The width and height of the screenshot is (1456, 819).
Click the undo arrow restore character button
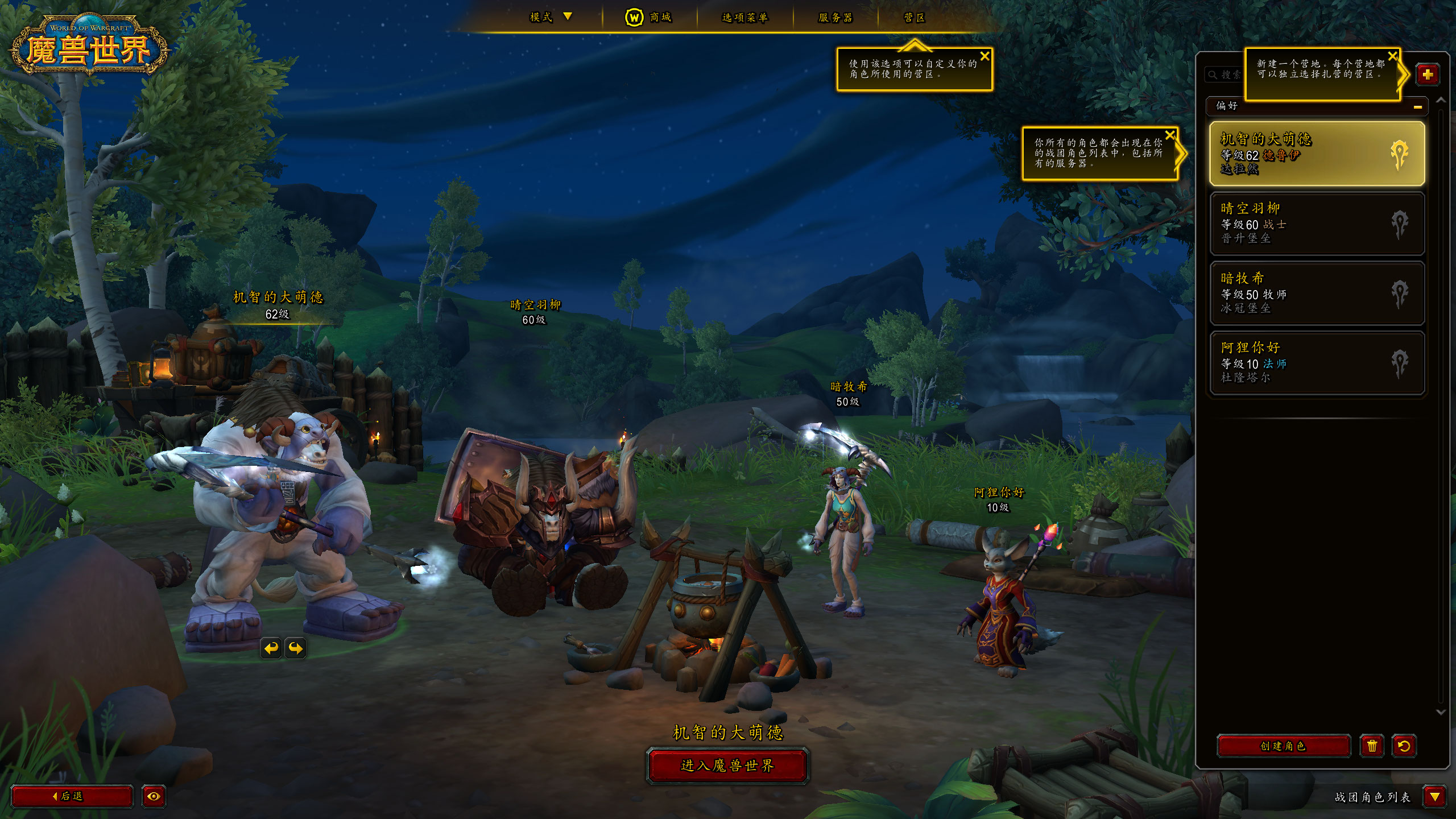(x=1404, y=746)
